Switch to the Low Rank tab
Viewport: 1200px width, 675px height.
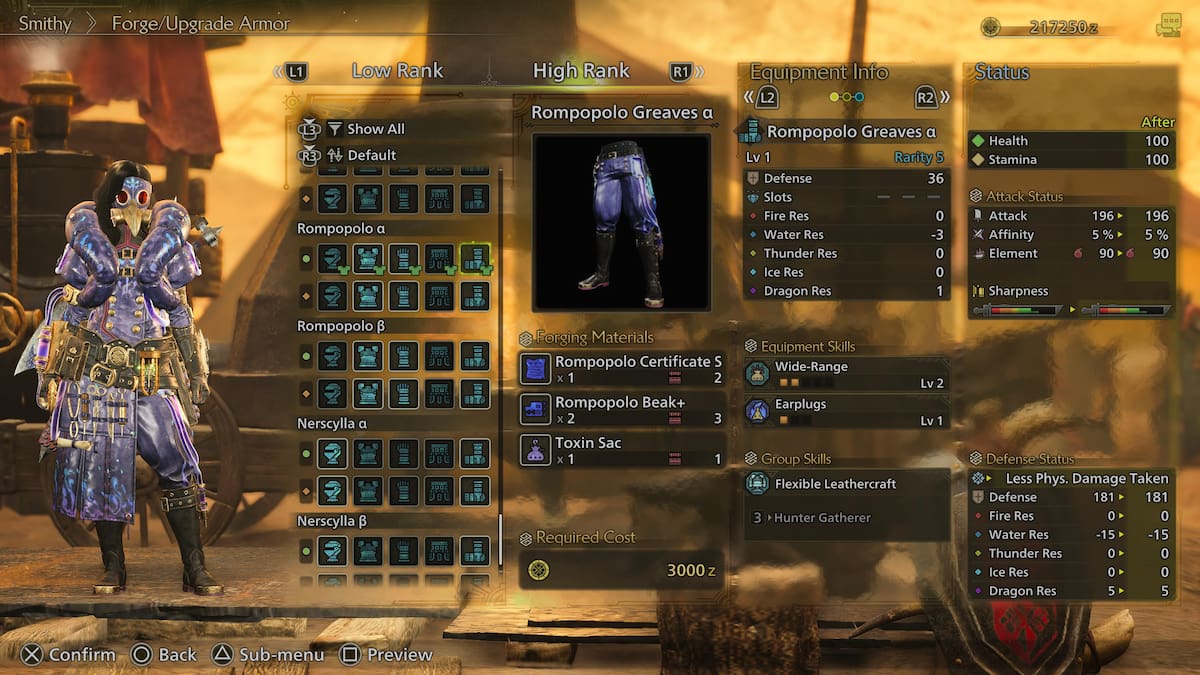tap(397, 71)
